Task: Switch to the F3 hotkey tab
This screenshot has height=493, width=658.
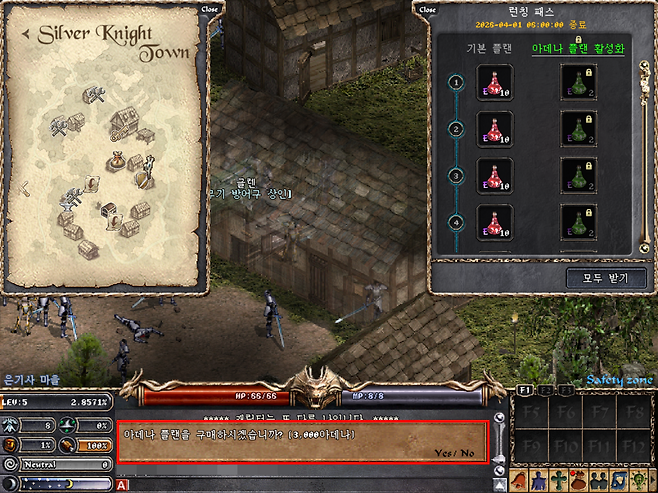Action: point(566,388)
